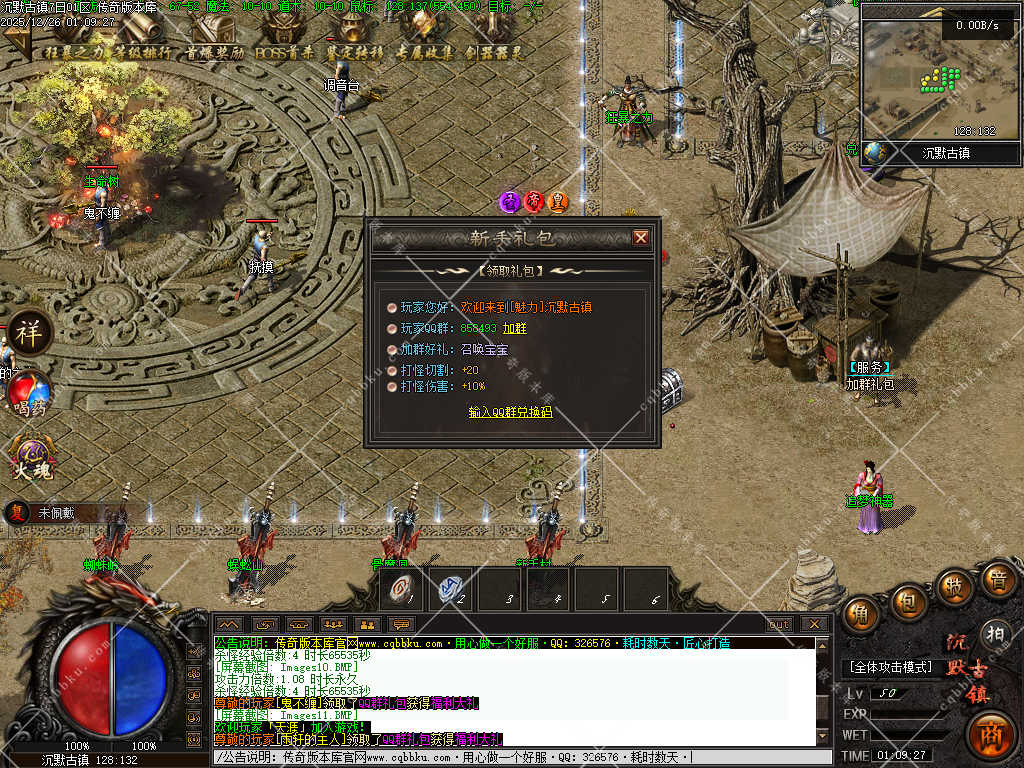Image resolution: width=1024 pixels, height=768 pixels.
Task: Click the 输入QQ群兑换码 redeem code link
Action: (x=510, y=412)
